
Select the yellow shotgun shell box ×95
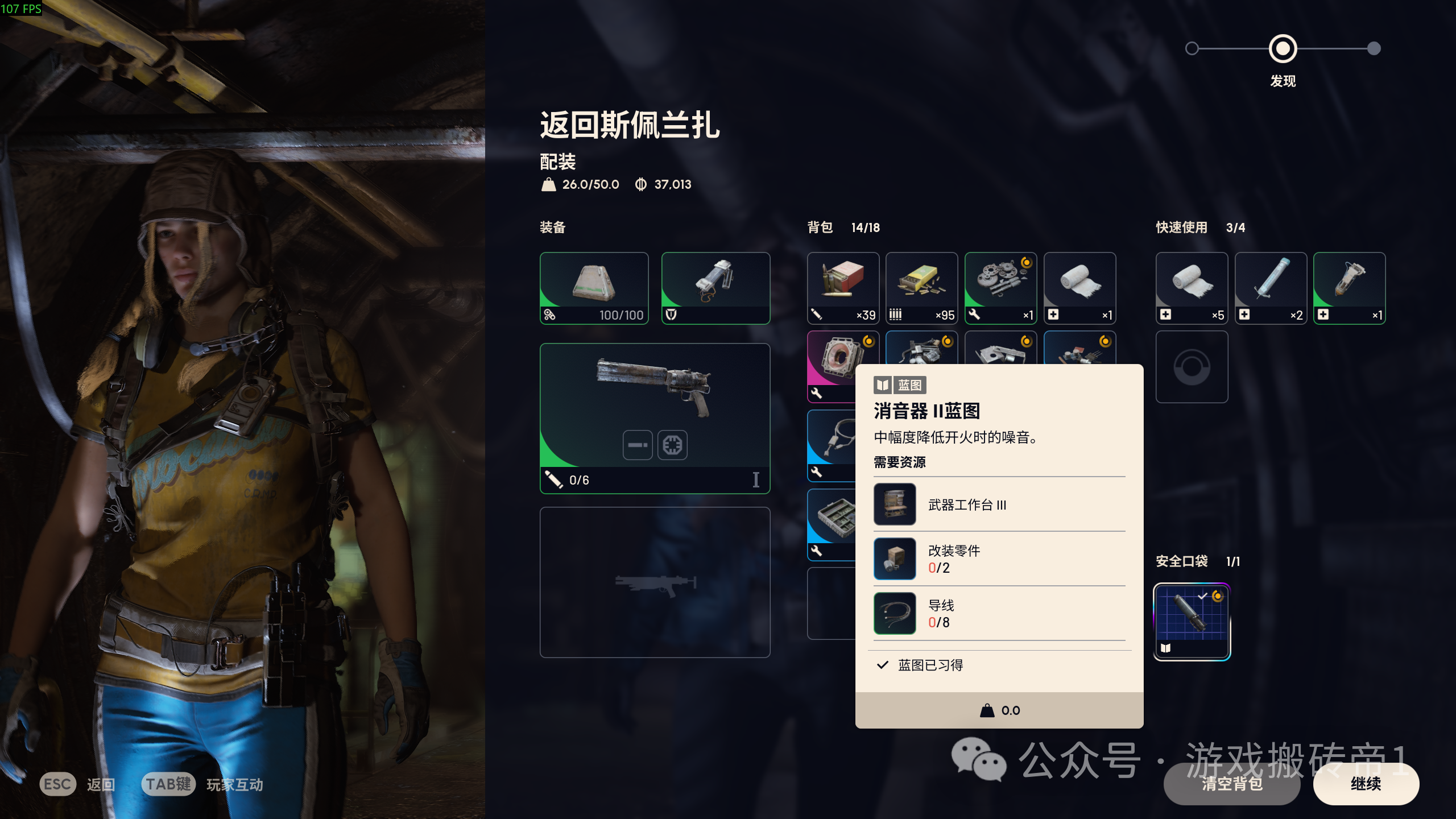[922, 288]
